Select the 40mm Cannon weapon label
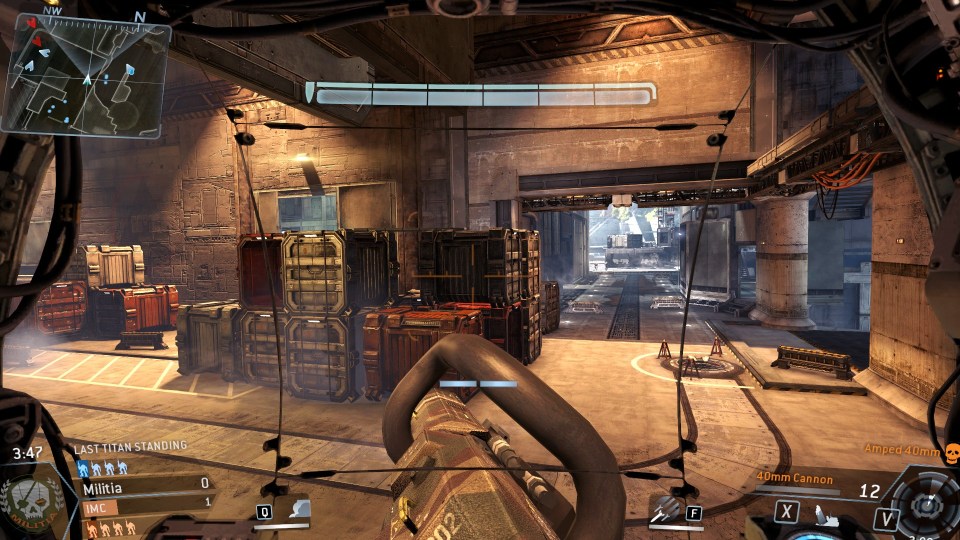This screenshot has height=540, width=960. (794, 479)
